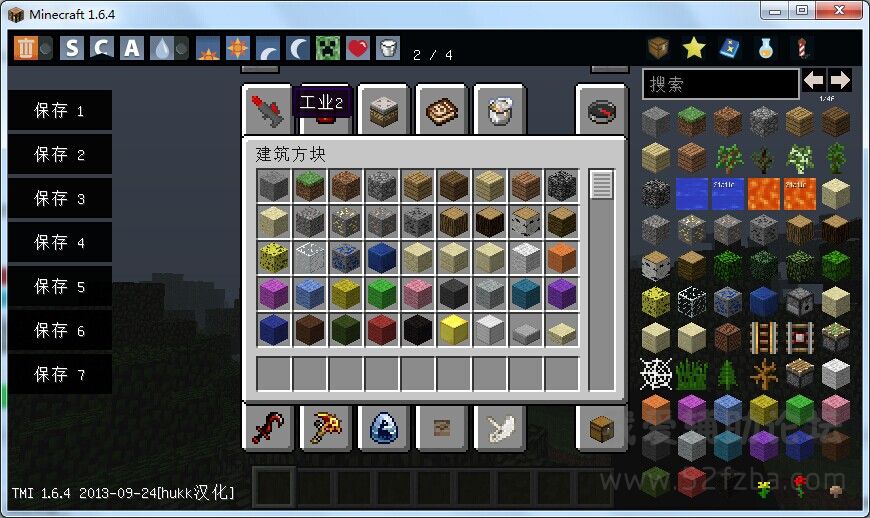Focus the 搜索 search field

pyautogui.click(x=719, y=83)
